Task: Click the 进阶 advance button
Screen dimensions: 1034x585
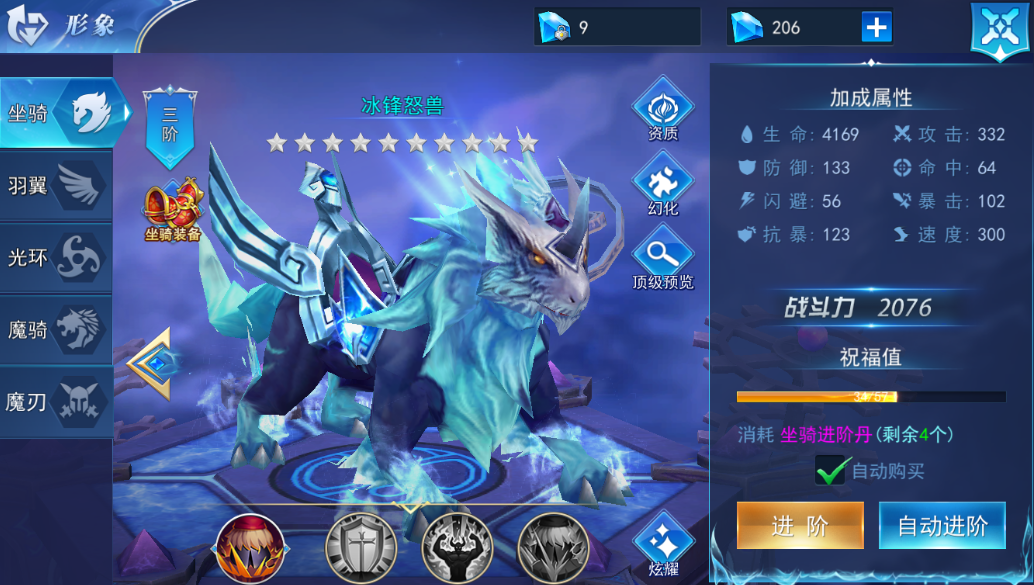Action: click(800, 526)
